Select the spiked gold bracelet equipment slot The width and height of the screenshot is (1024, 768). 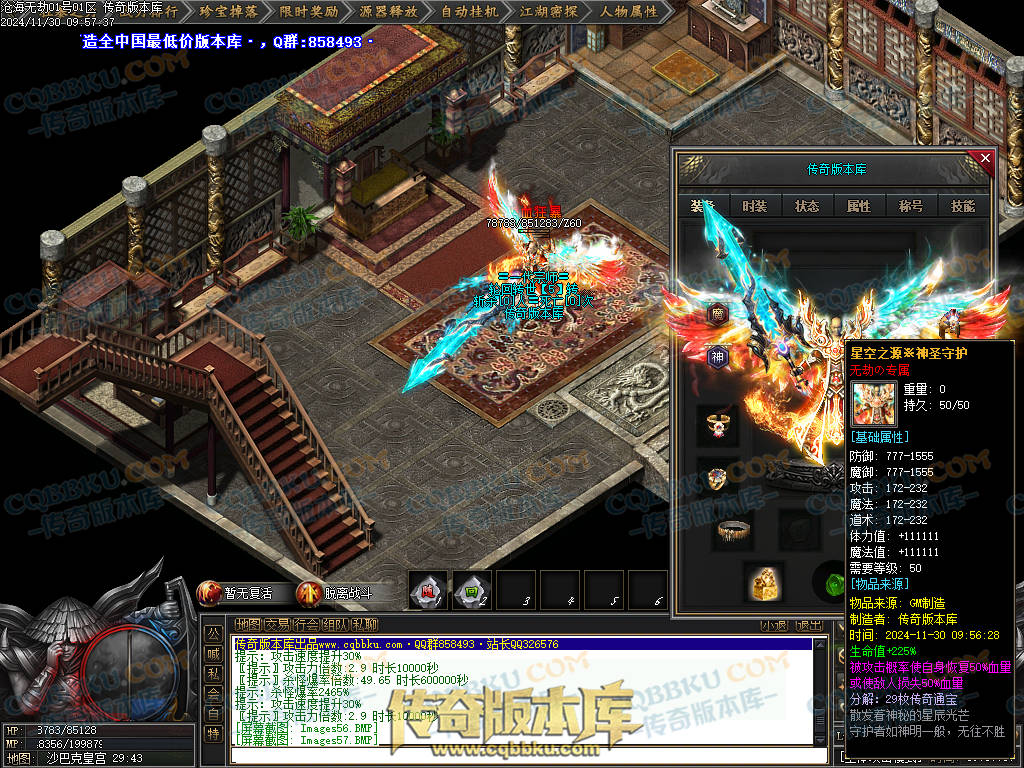click(x=735, y=530)
